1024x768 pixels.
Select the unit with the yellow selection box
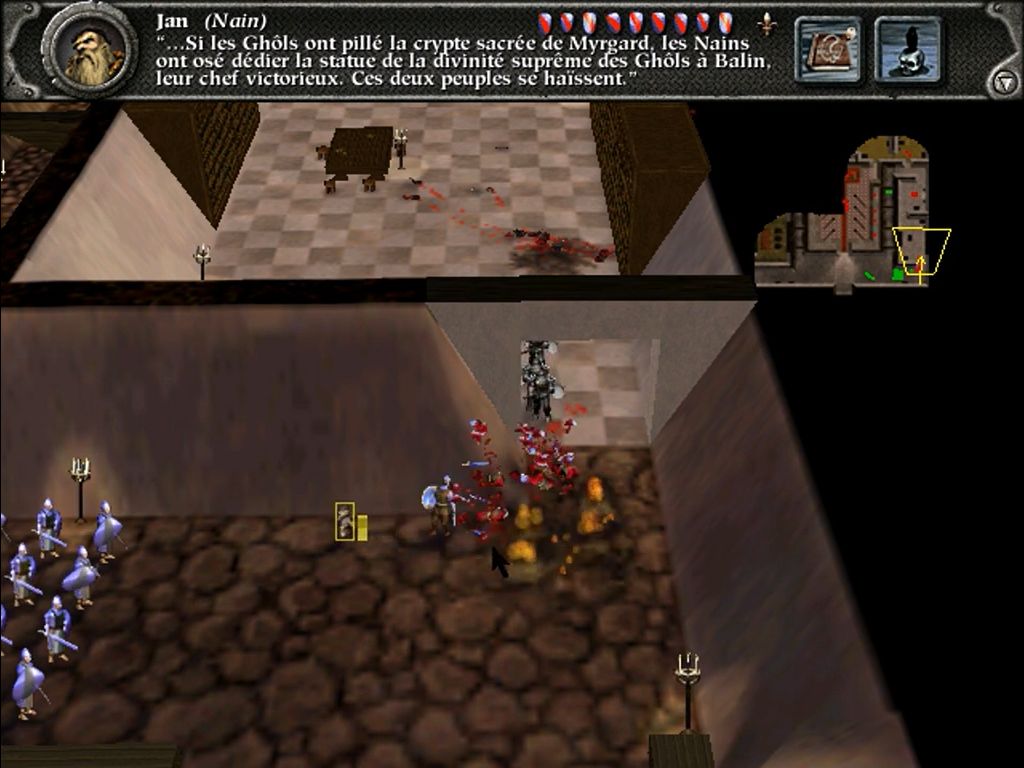point(345,522)
